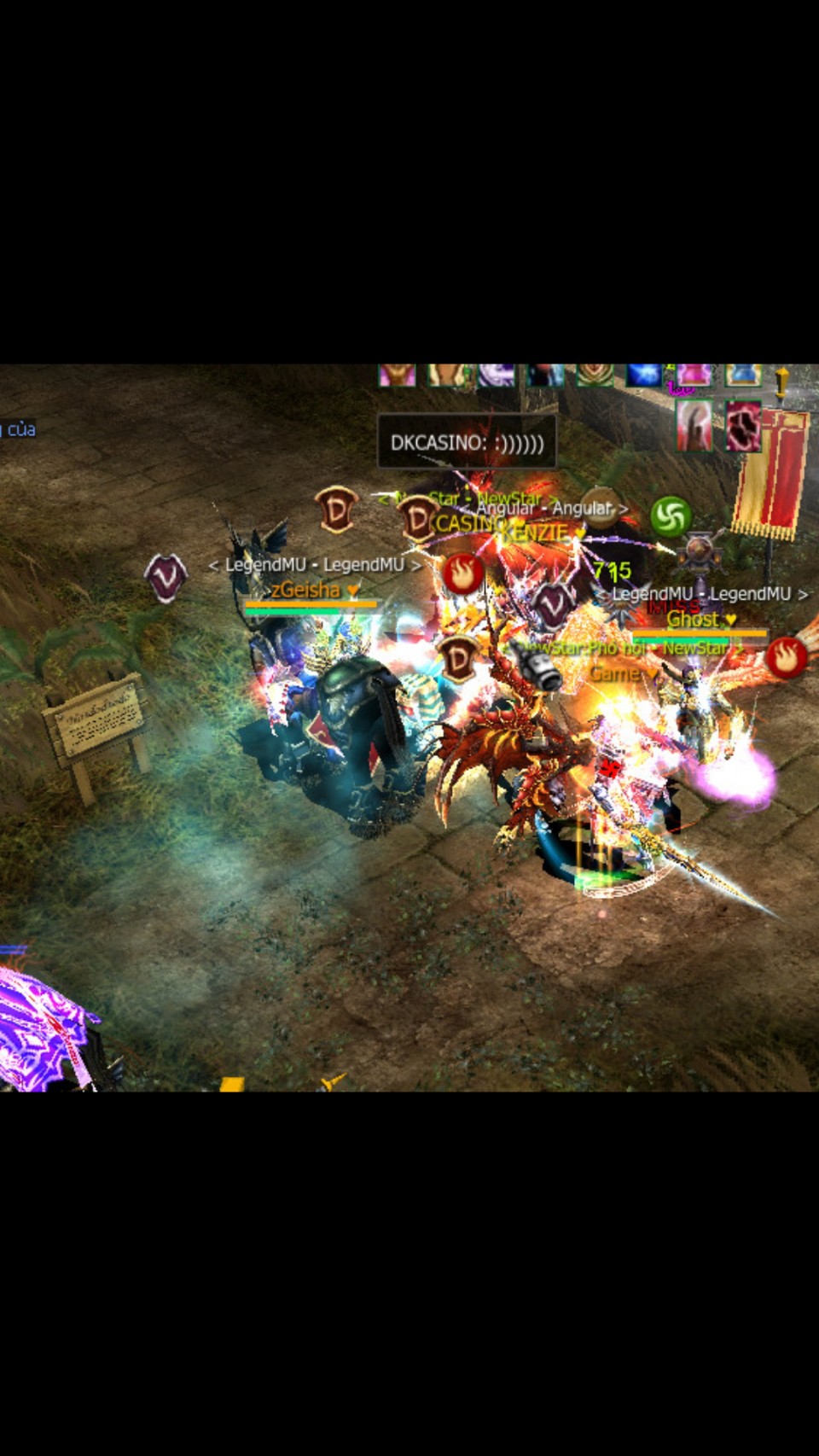
Task: Open the blue potion buff icon
Action: click(742, 376)
